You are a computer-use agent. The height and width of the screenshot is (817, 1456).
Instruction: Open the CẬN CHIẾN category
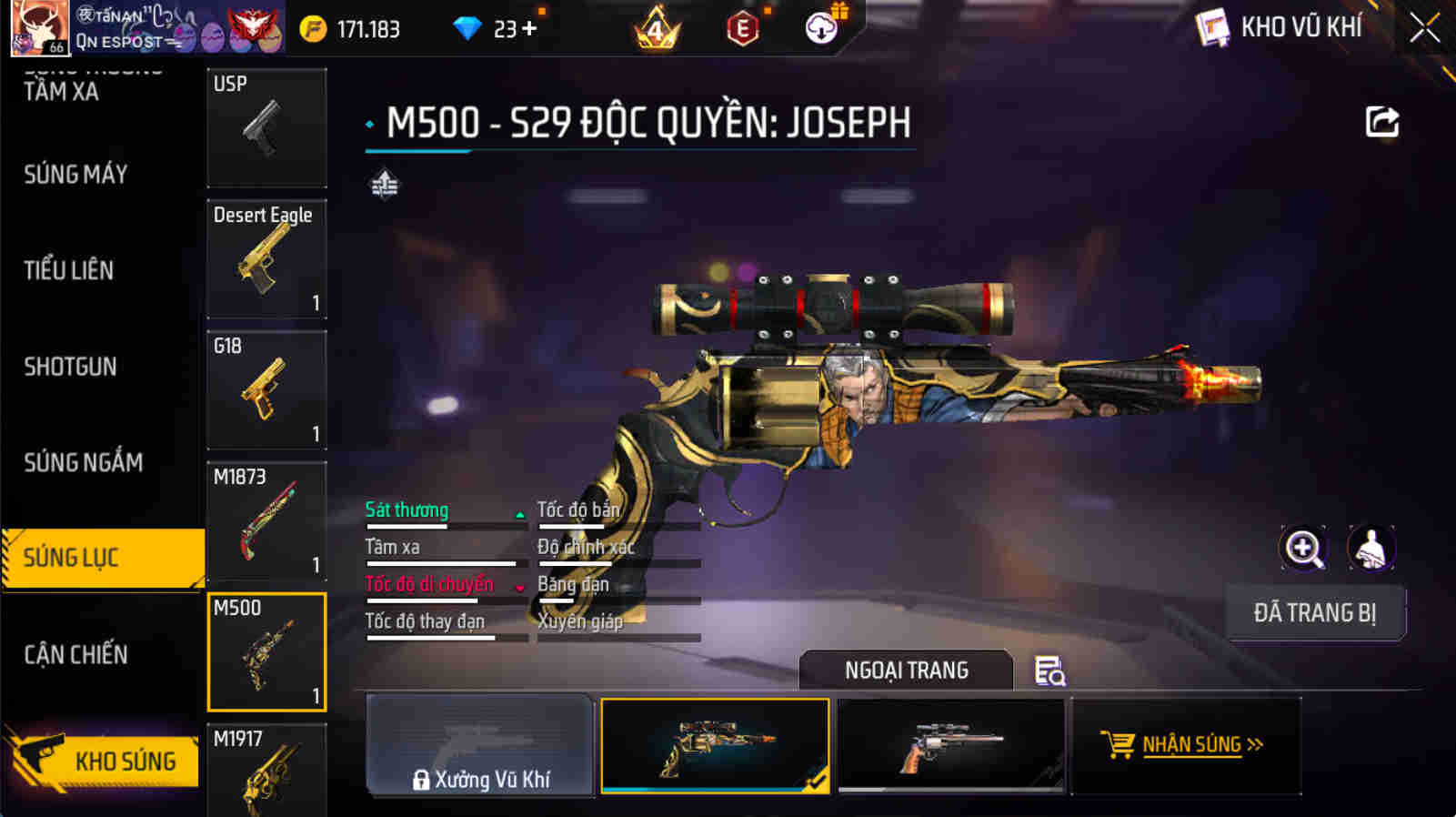pos(76,654)
